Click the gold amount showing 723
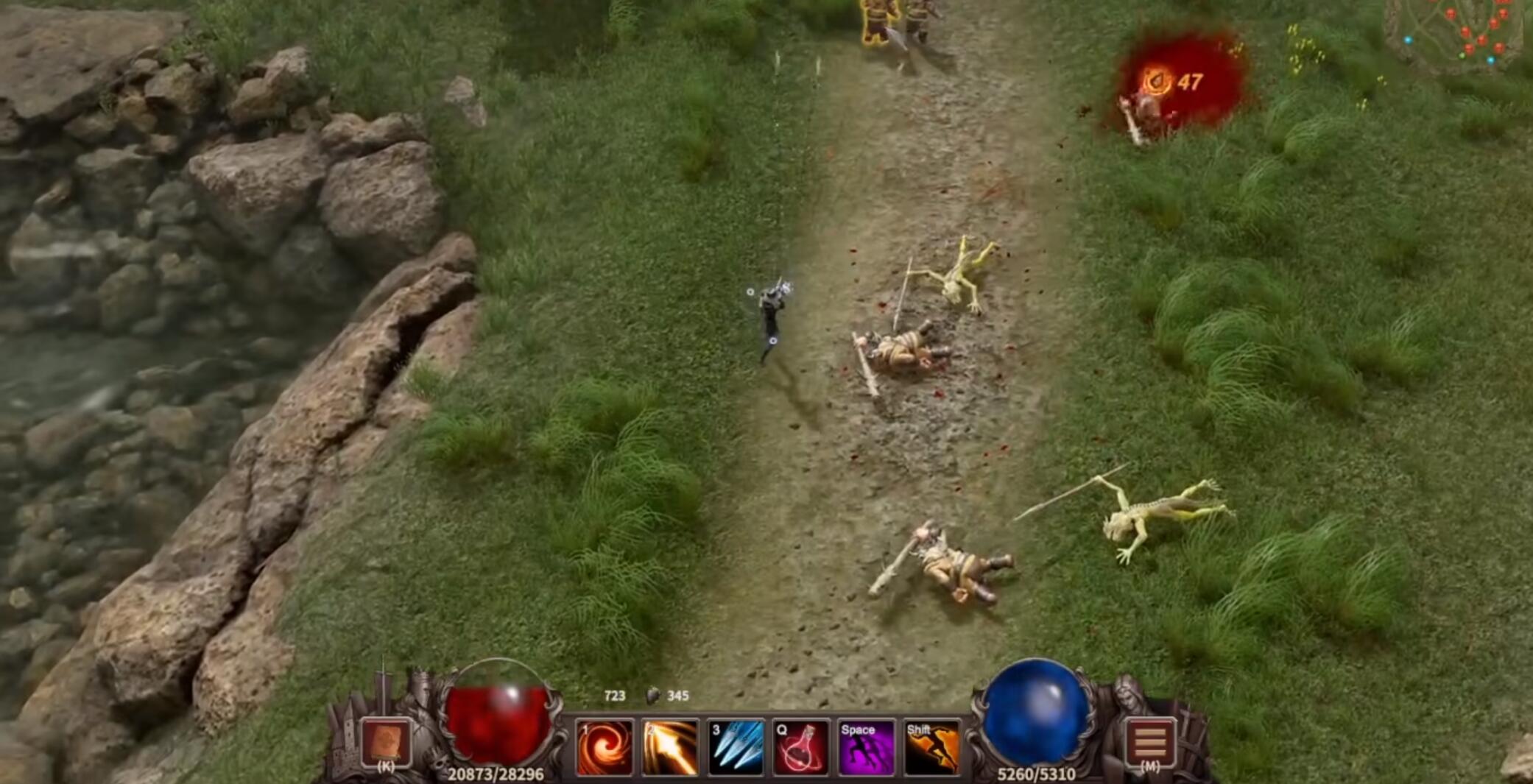 [x=613, y=695]
